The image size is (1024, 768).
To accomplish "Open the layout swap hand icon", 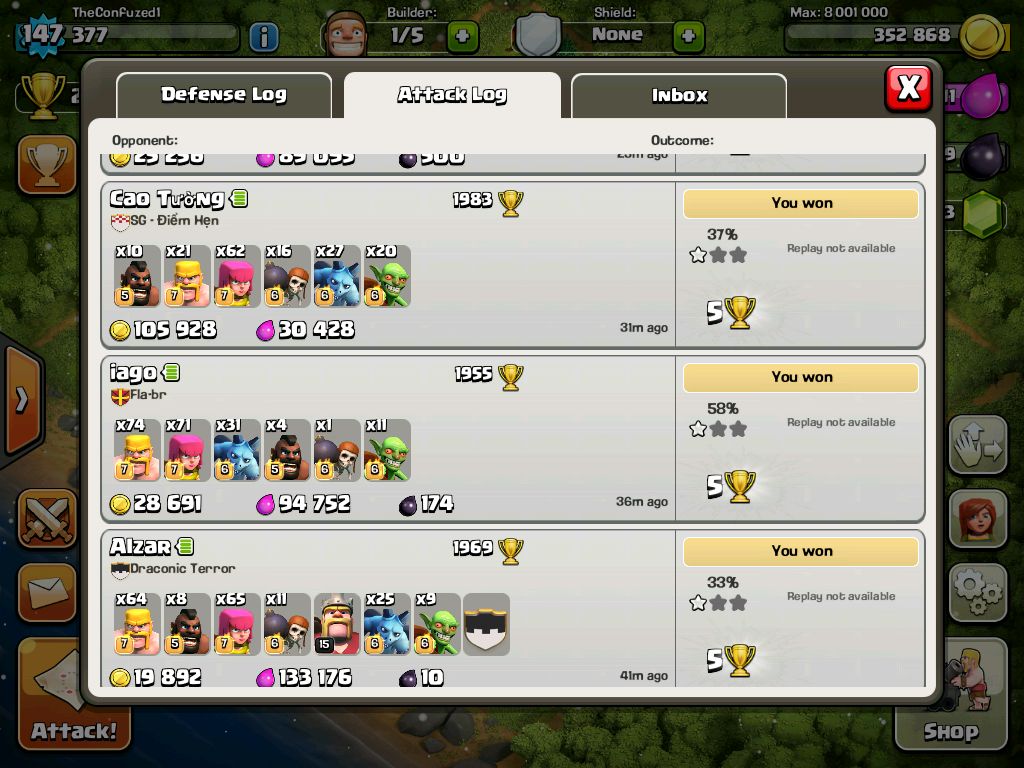I will [977, 445].
